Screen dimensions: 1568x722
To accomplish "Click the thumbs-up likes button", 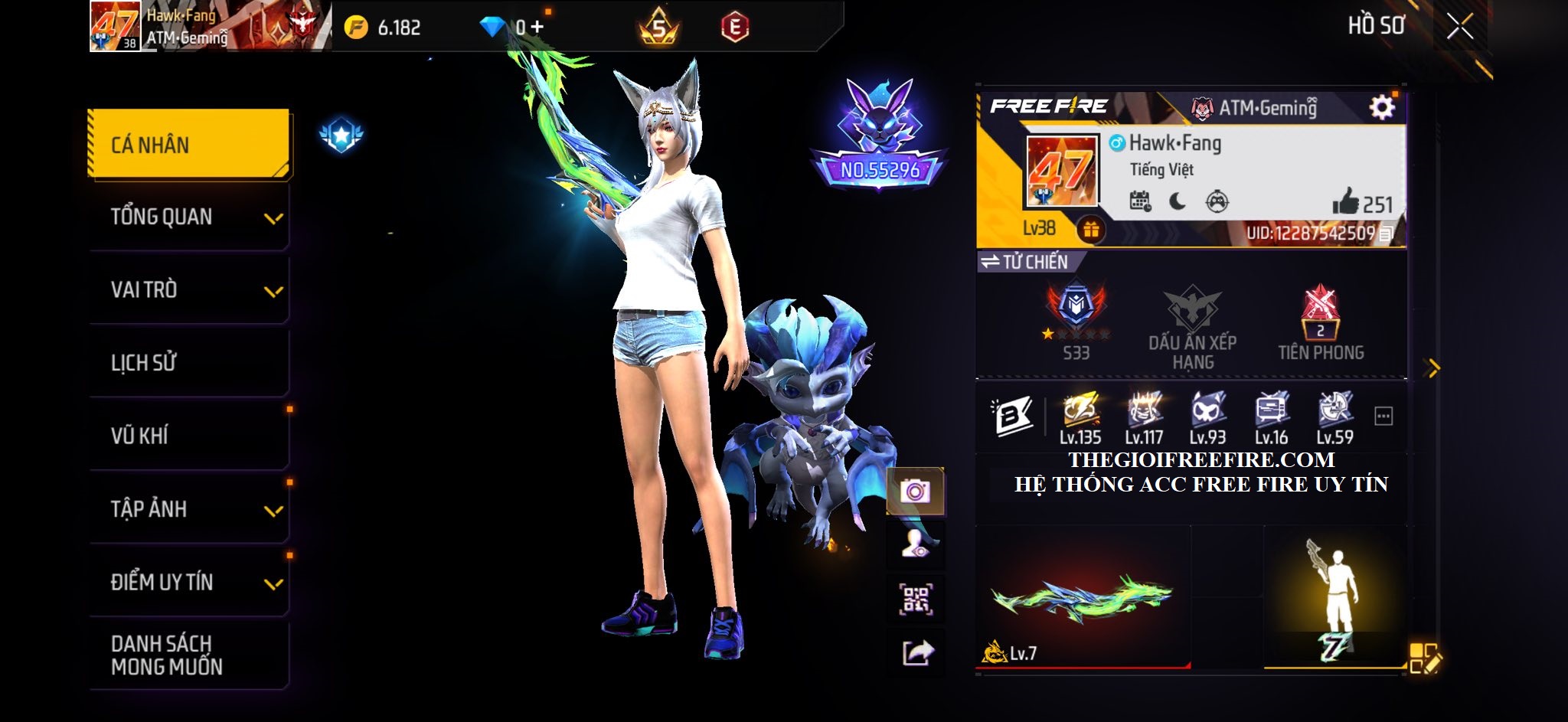I will point(1345,203).
